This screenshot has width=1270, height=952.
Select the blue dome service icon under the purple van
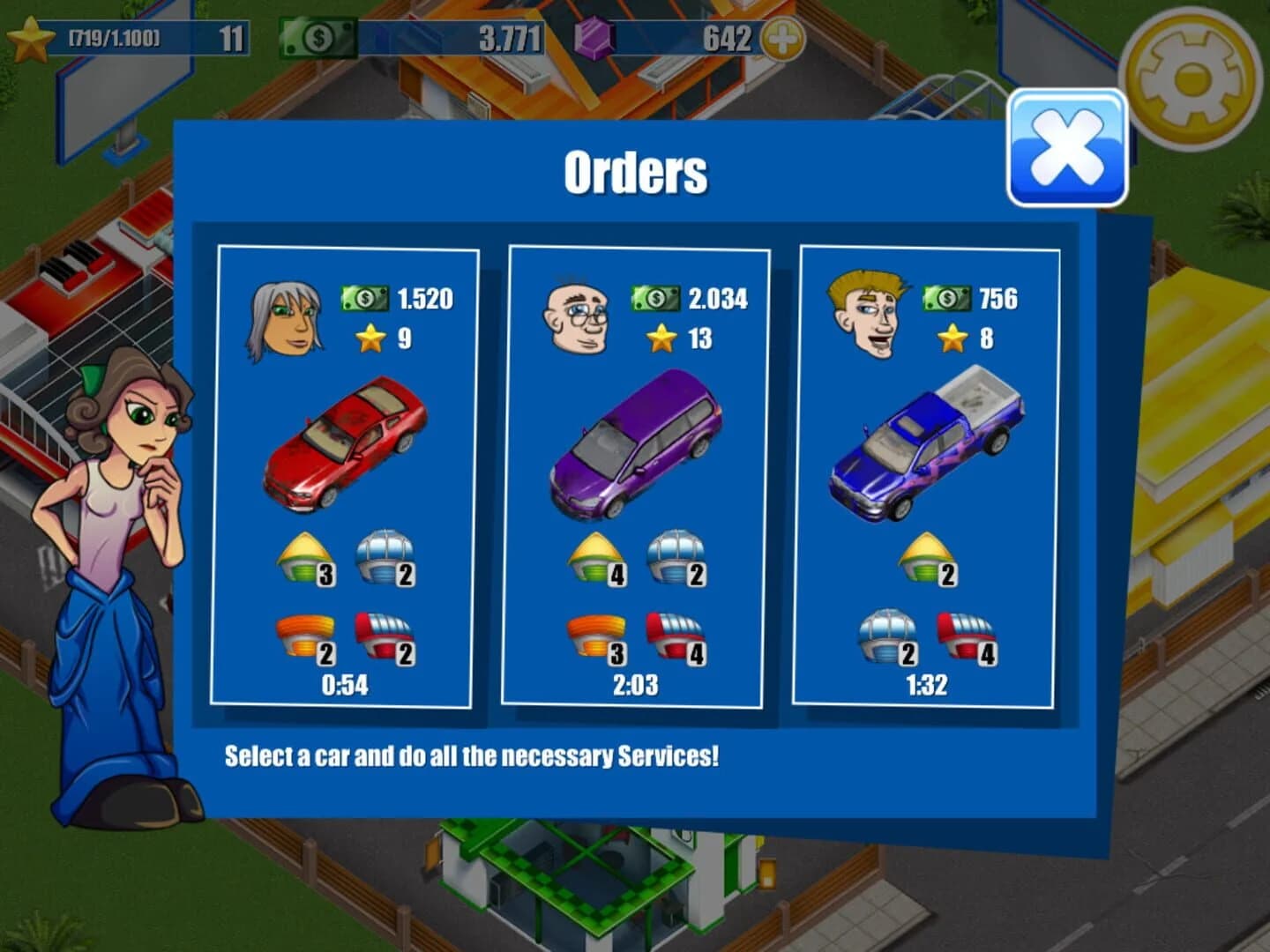click(x=676, y=559)
